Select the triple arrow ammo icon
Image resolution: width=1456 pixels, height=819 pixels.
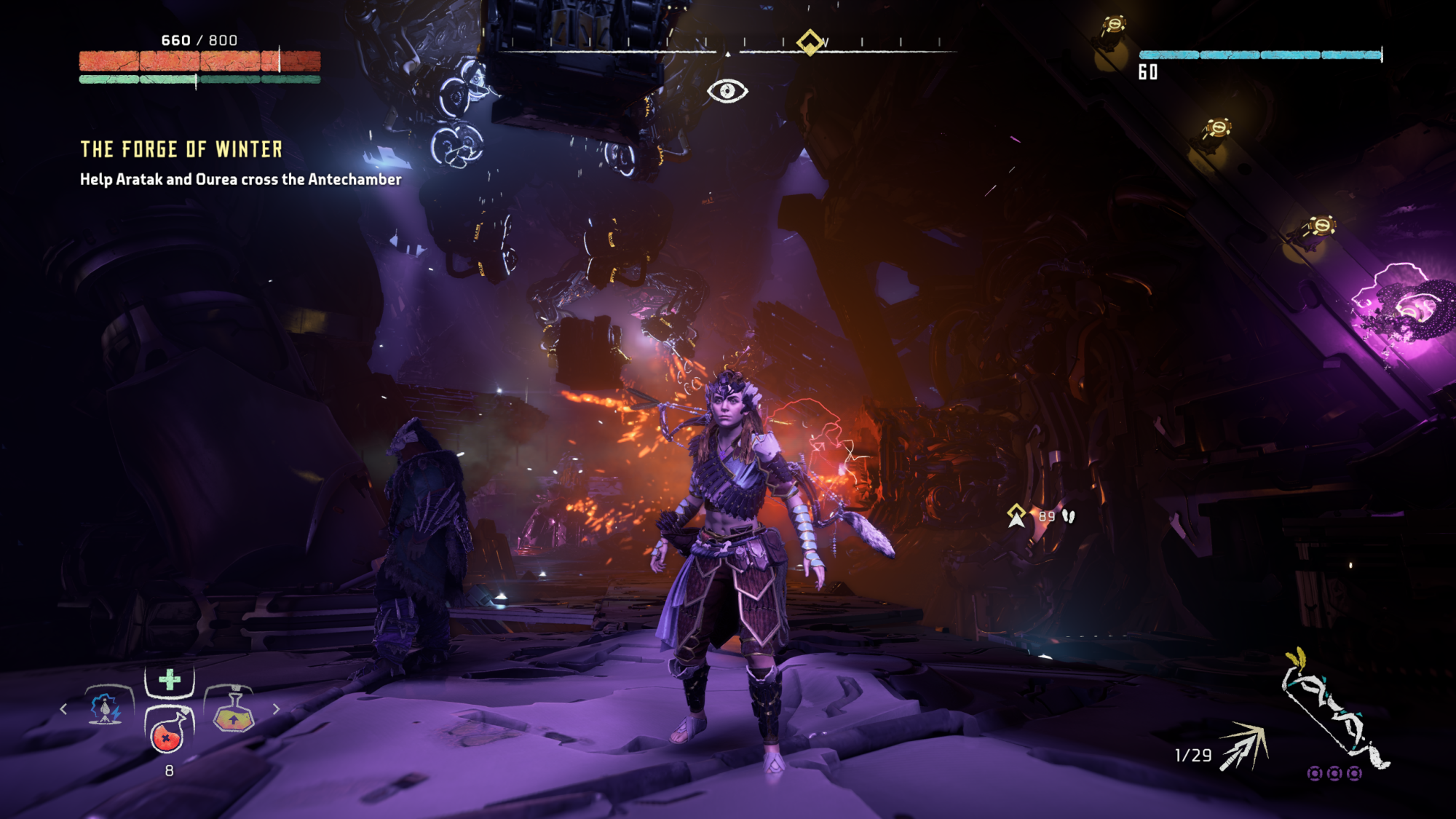pyautogui.click(x=1245, y=747)
